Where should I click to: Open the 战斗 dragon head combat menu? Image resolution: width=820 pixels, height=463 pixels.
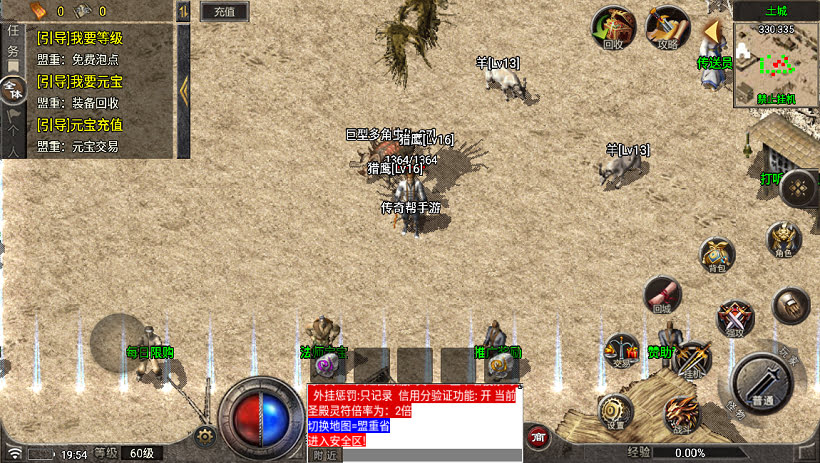(x=682, y=414)
